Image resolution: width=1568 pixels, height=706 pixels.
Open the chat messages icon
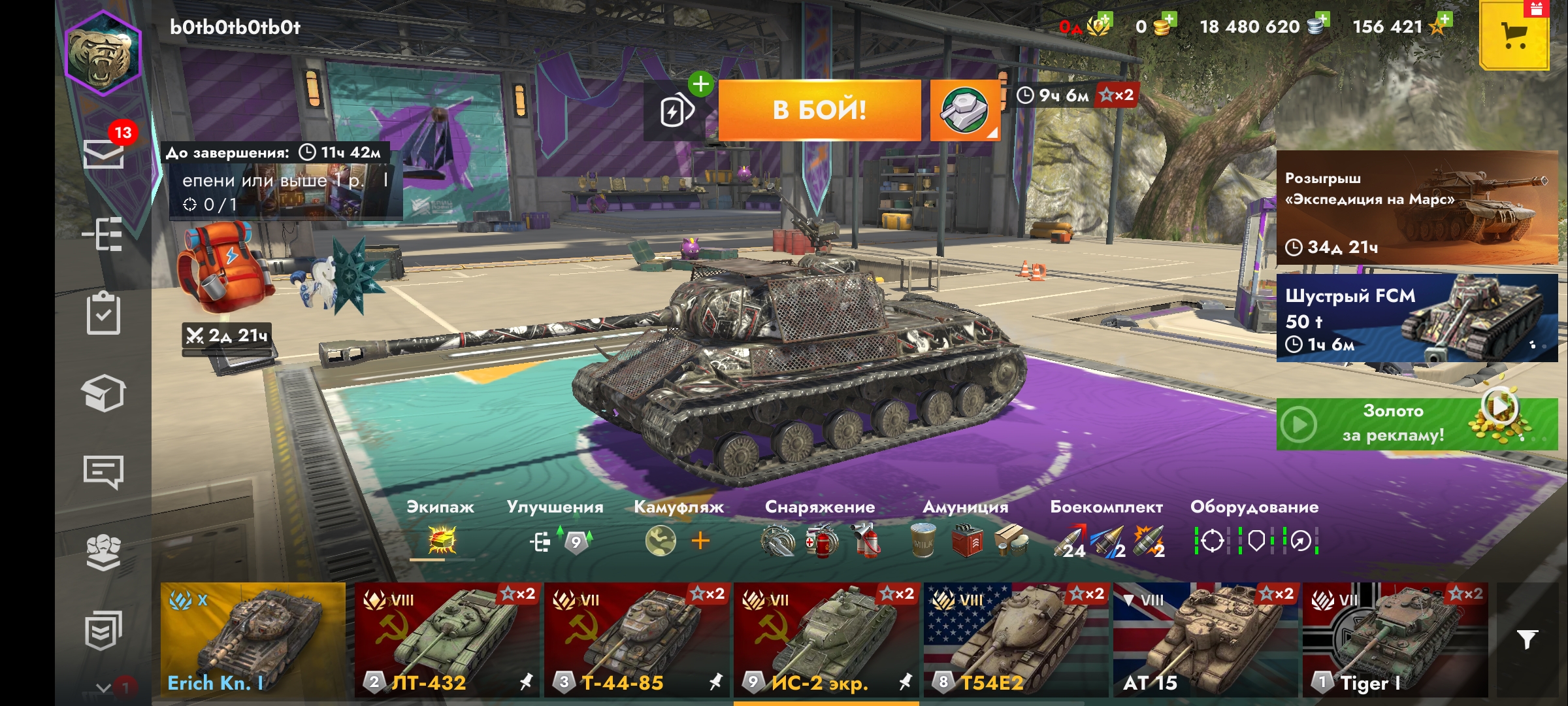click(x=104, y=472)
